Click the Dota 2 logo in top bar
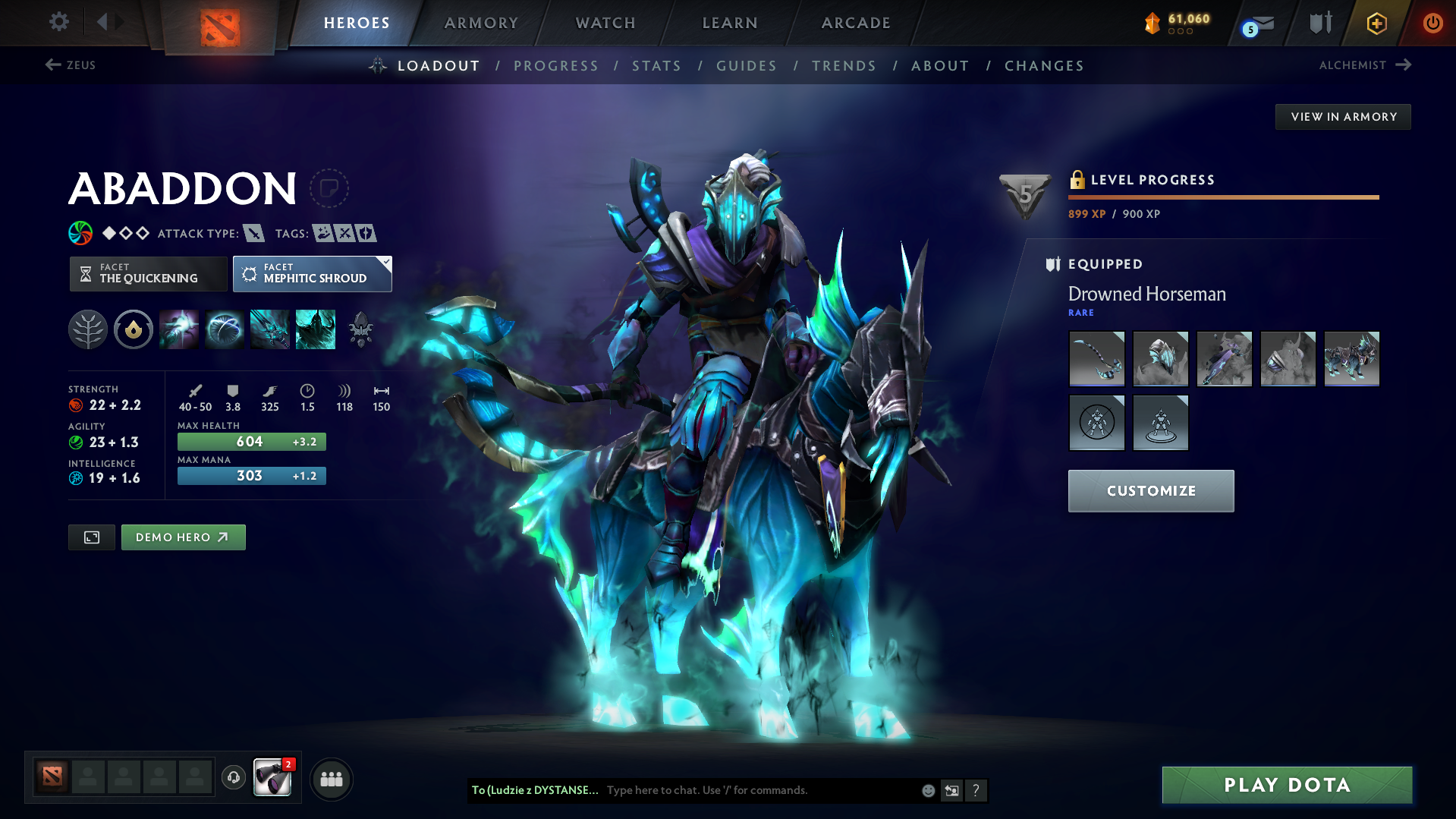The height and width of the screenshot is (819, 1456). (220, 24)
